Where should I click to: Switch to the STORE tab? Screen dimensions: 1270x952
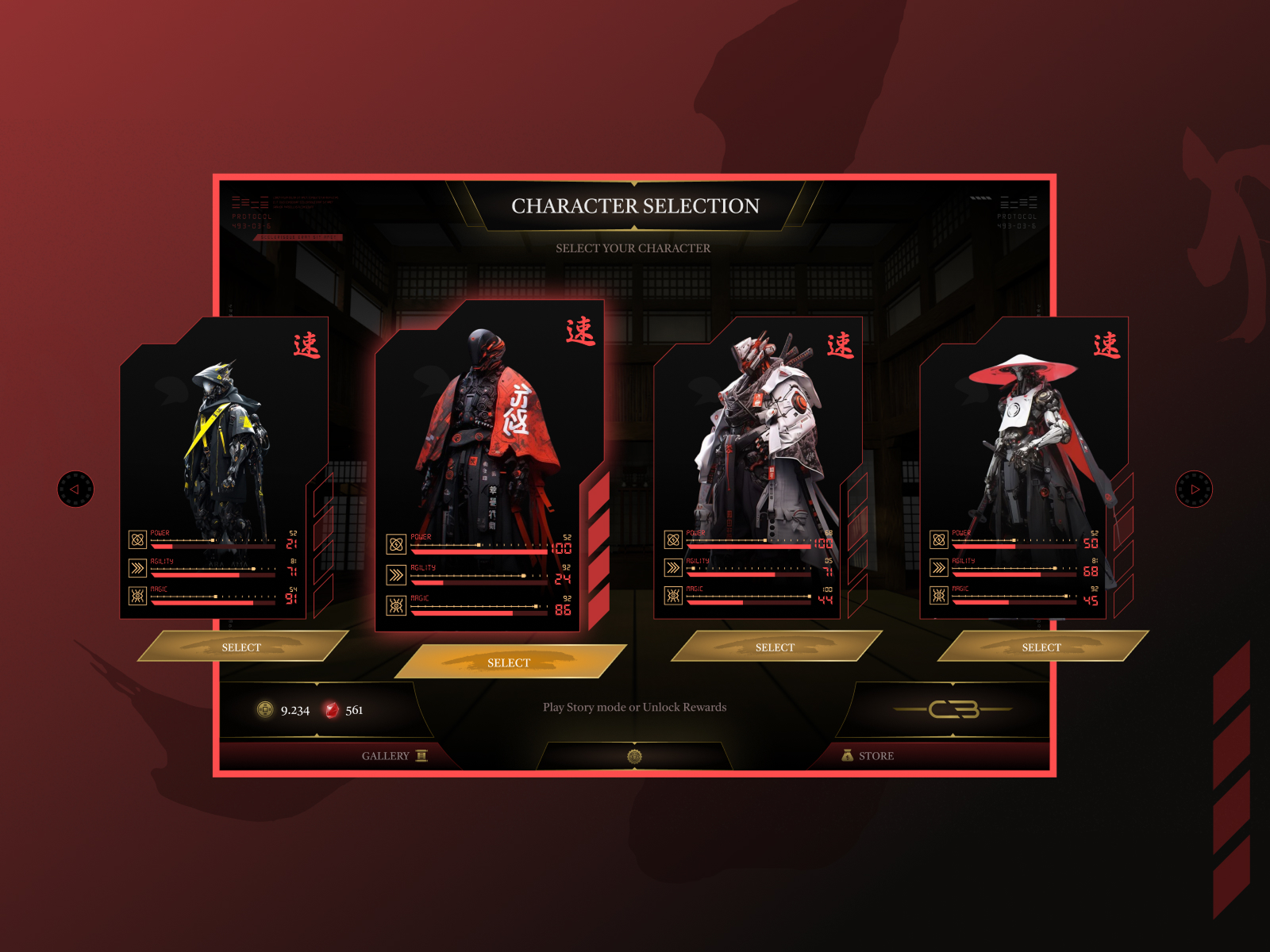876,755
